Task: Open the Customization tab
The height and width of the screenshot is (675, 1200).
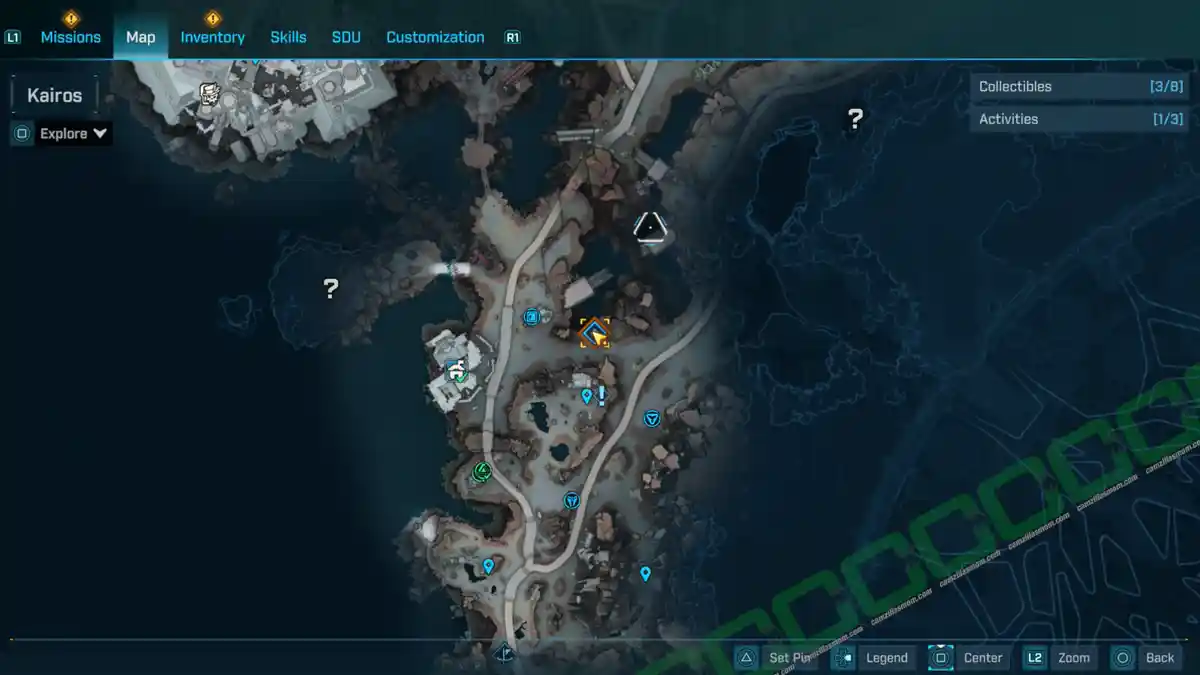Action: [435, 37]
